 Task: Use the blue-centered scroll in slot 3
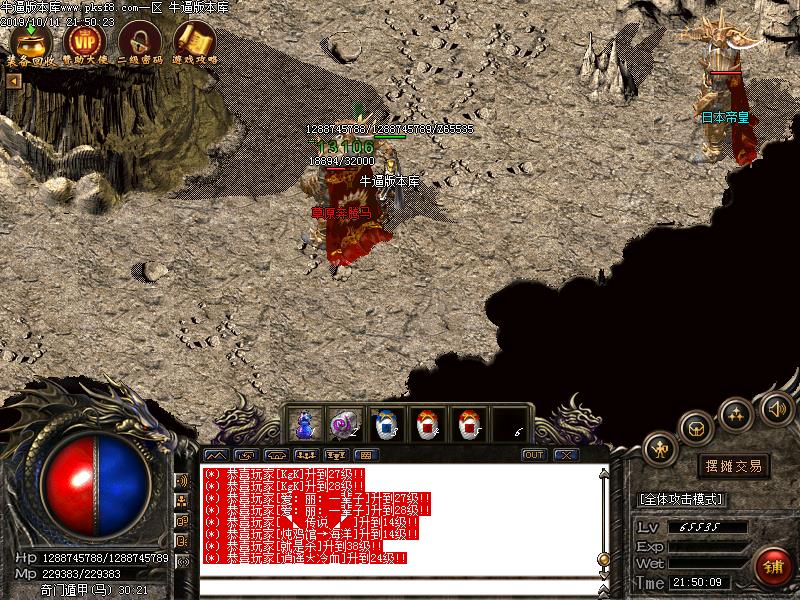[386, 424]
